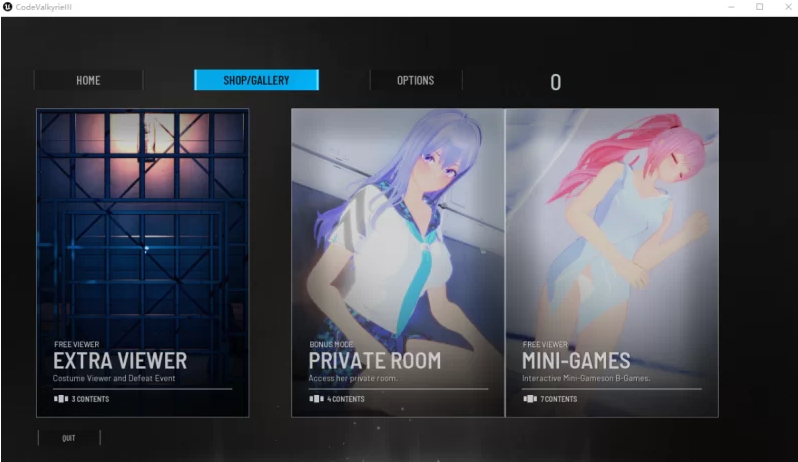This screenshot has height=462, width=798.
Task: Select the Shop/Gallery tab
Action: [256, 80]
